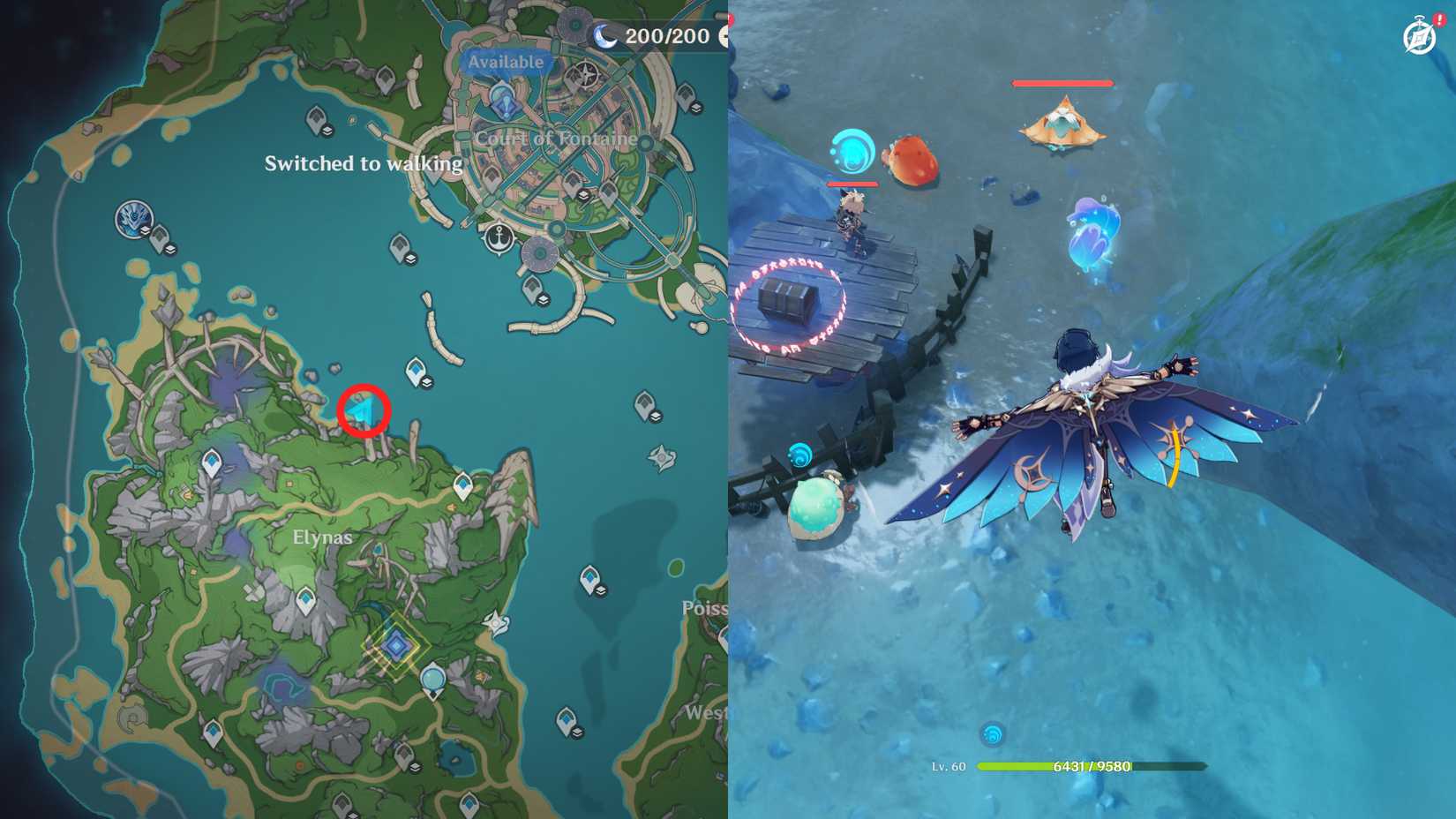Click the Switched to walking notification text
This screenshot has height=819, width=1456.
[364, 163]
